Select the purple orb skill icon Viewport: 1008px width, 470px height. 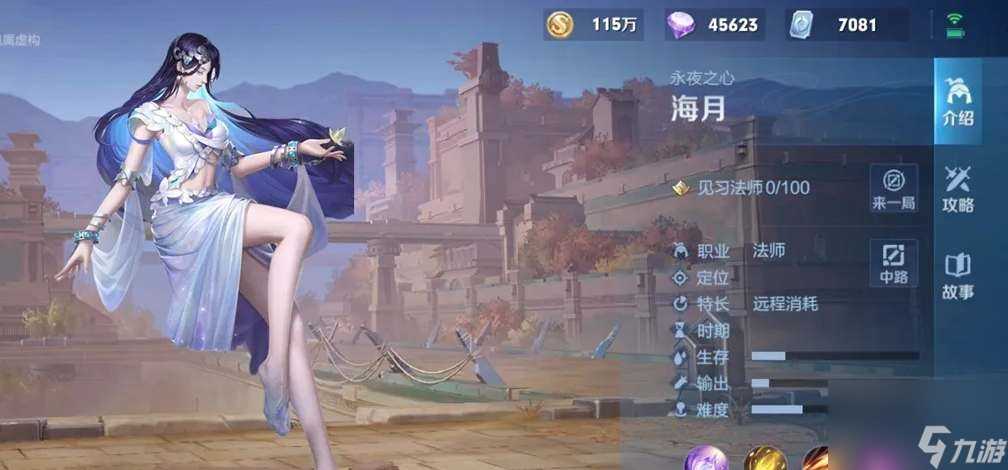(x=706, y=459)
